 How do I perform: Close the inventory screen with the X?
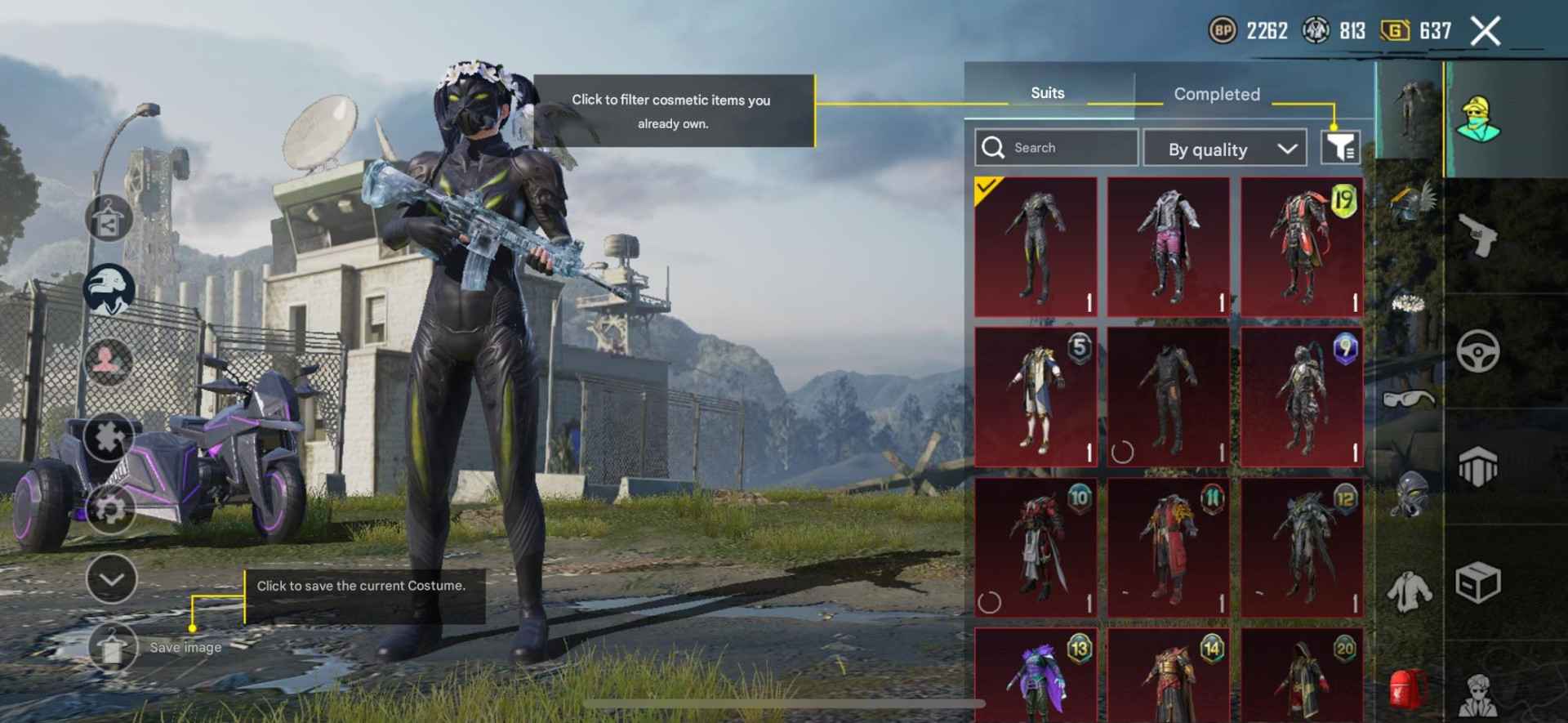[1485, 32]
